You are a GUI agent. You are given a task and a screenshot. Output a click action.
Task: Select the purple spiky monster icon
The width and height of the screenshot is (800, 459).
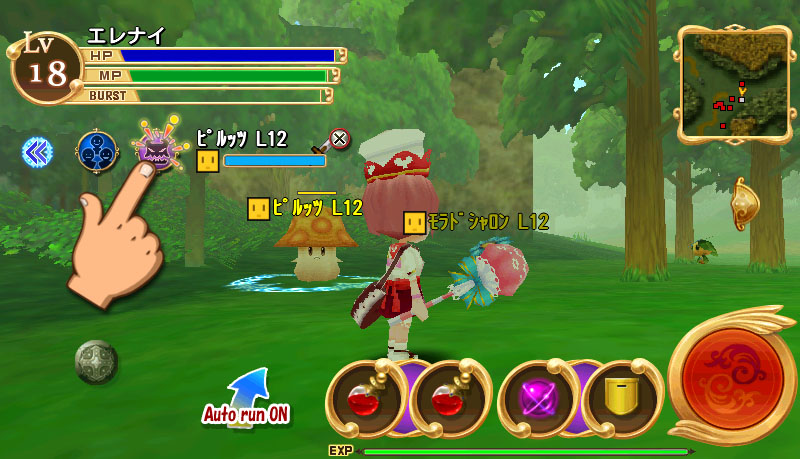click(156, 150)
